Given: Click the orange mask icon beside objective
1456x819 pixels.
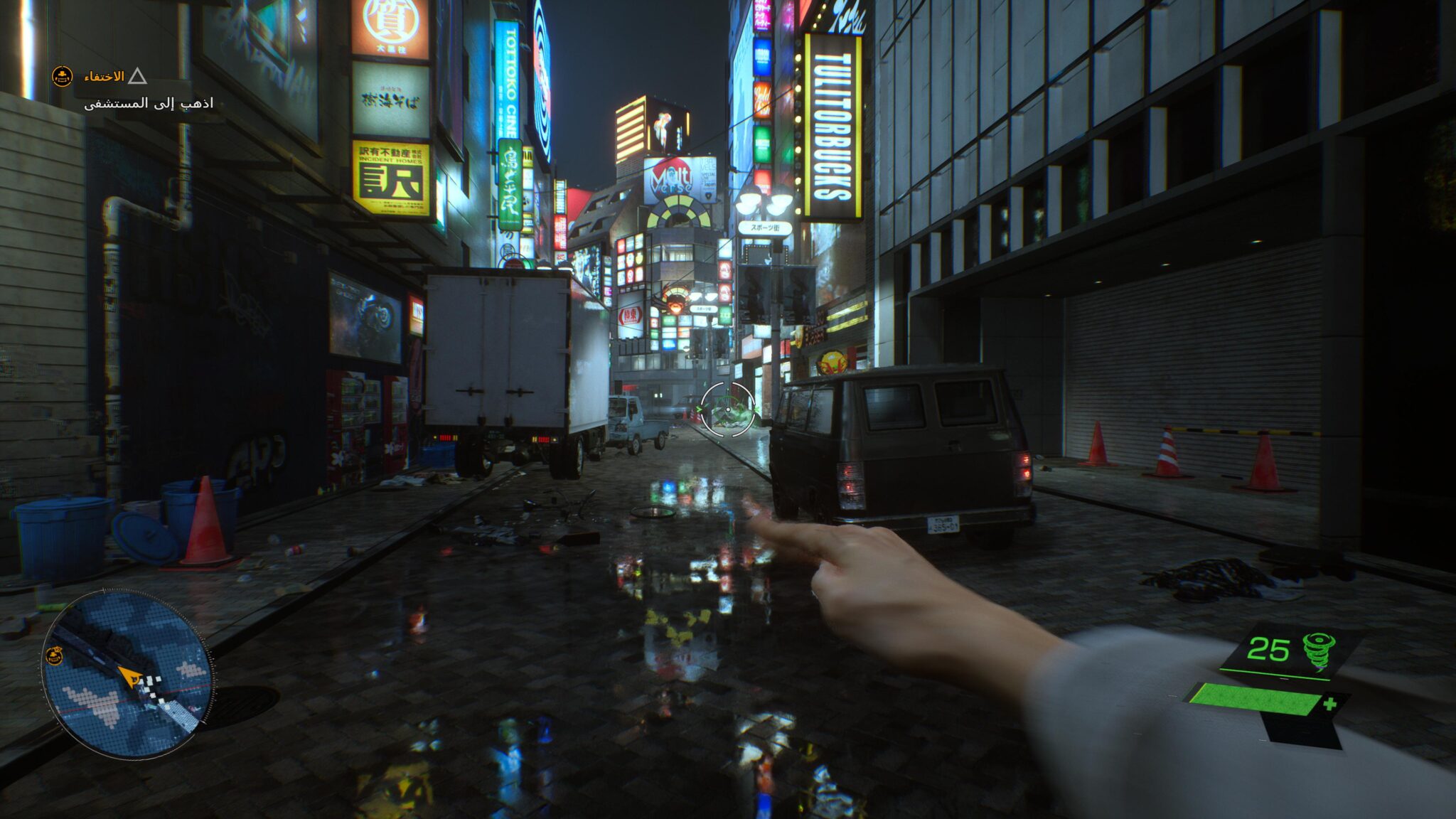Looking at the screenshot, I should (x=63, y=76).
